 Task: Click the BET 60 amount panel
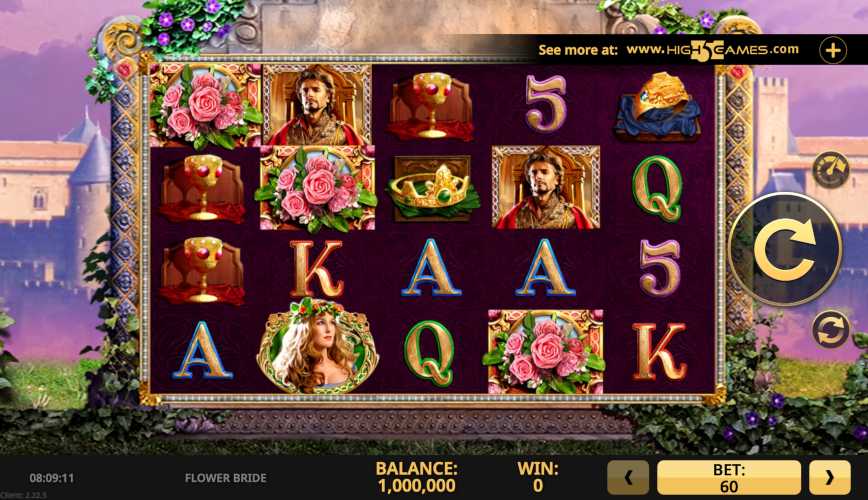point(728,478)
